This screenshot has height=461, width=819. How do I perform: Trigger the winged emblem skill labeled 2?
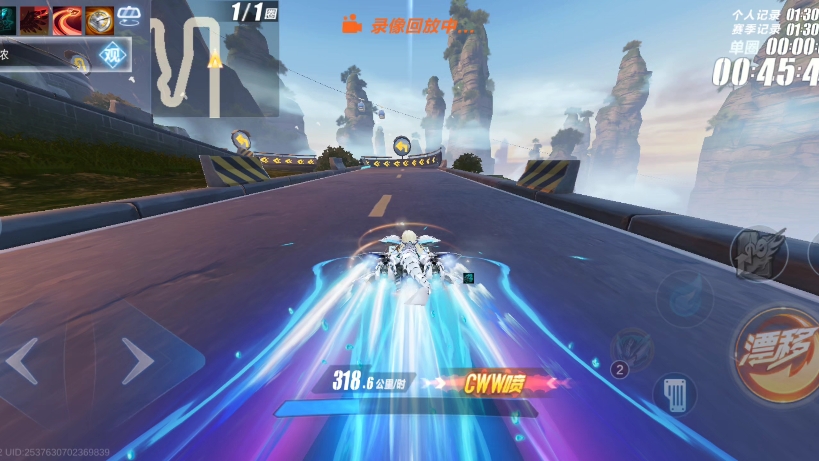click(x=633, y=351)
